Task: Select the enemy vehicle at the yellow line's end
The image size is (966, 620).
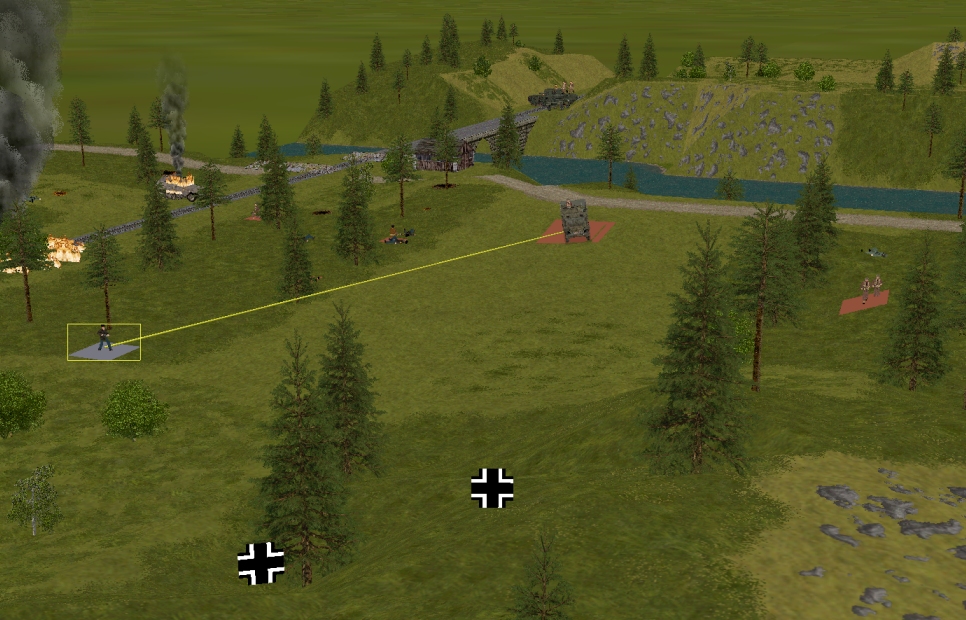Action: click(574, 221)
